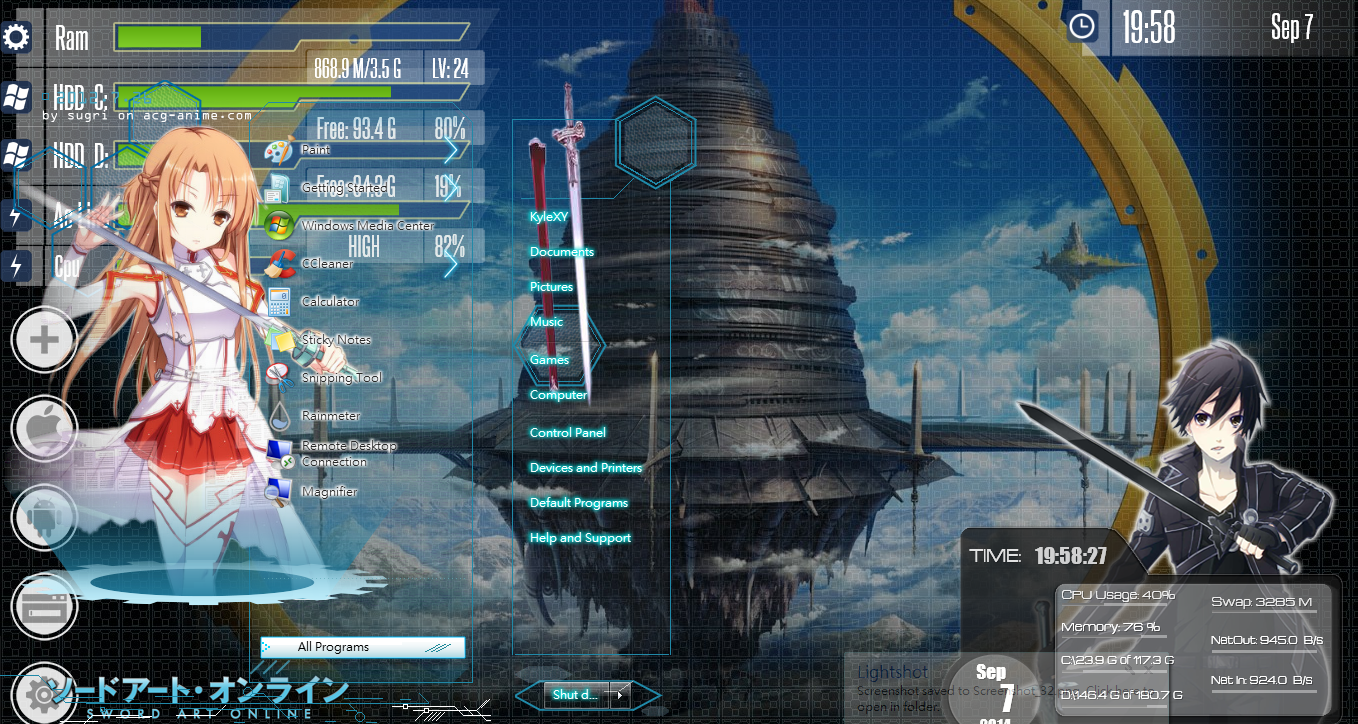Open the Documents folder link
Viewport: 1358px width, 724px height.
pos(561,252)
